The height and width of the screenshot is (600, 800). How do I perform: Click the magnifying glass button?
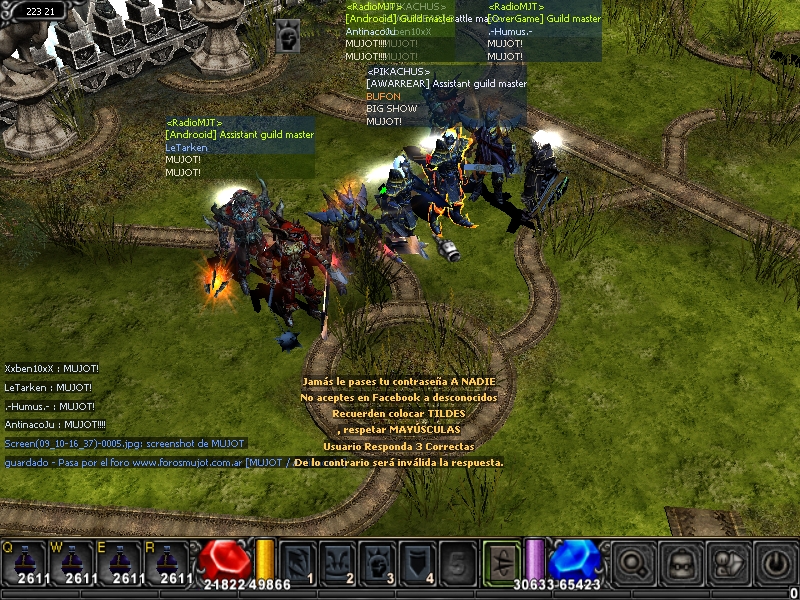tap(634, 563)
